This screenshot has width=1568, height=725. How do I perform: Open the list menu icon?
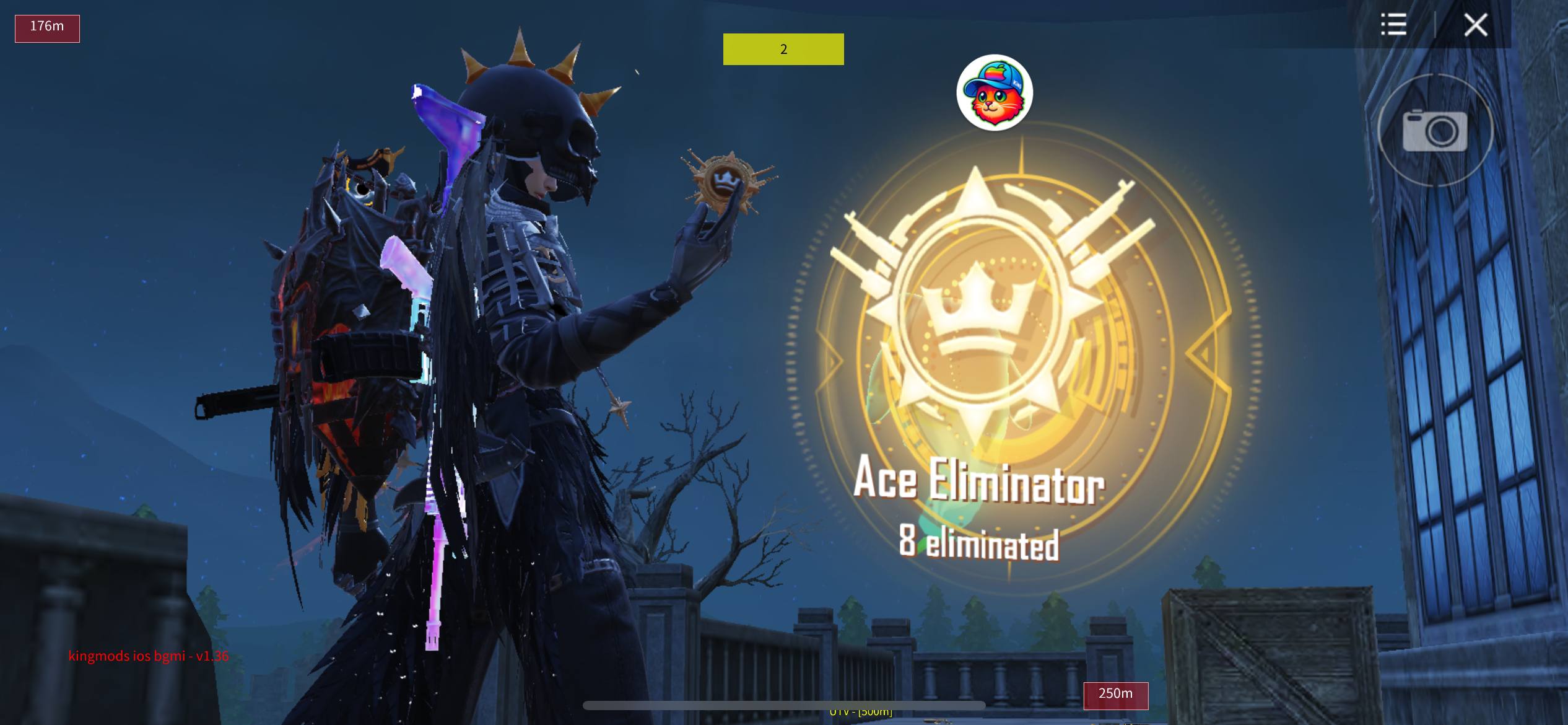(1393, 25)
